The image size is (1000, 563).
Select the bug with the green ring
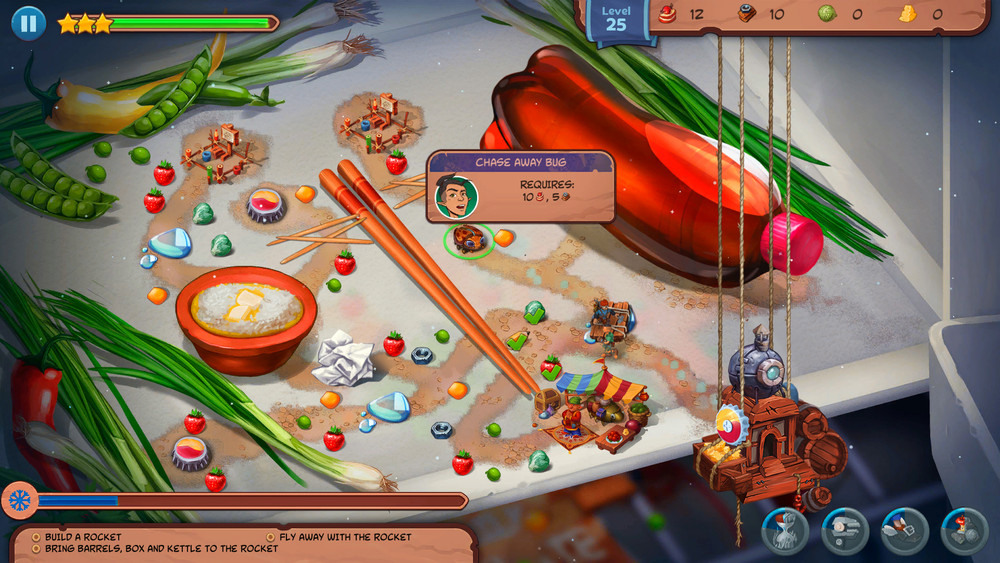click(x=468, y=239)
